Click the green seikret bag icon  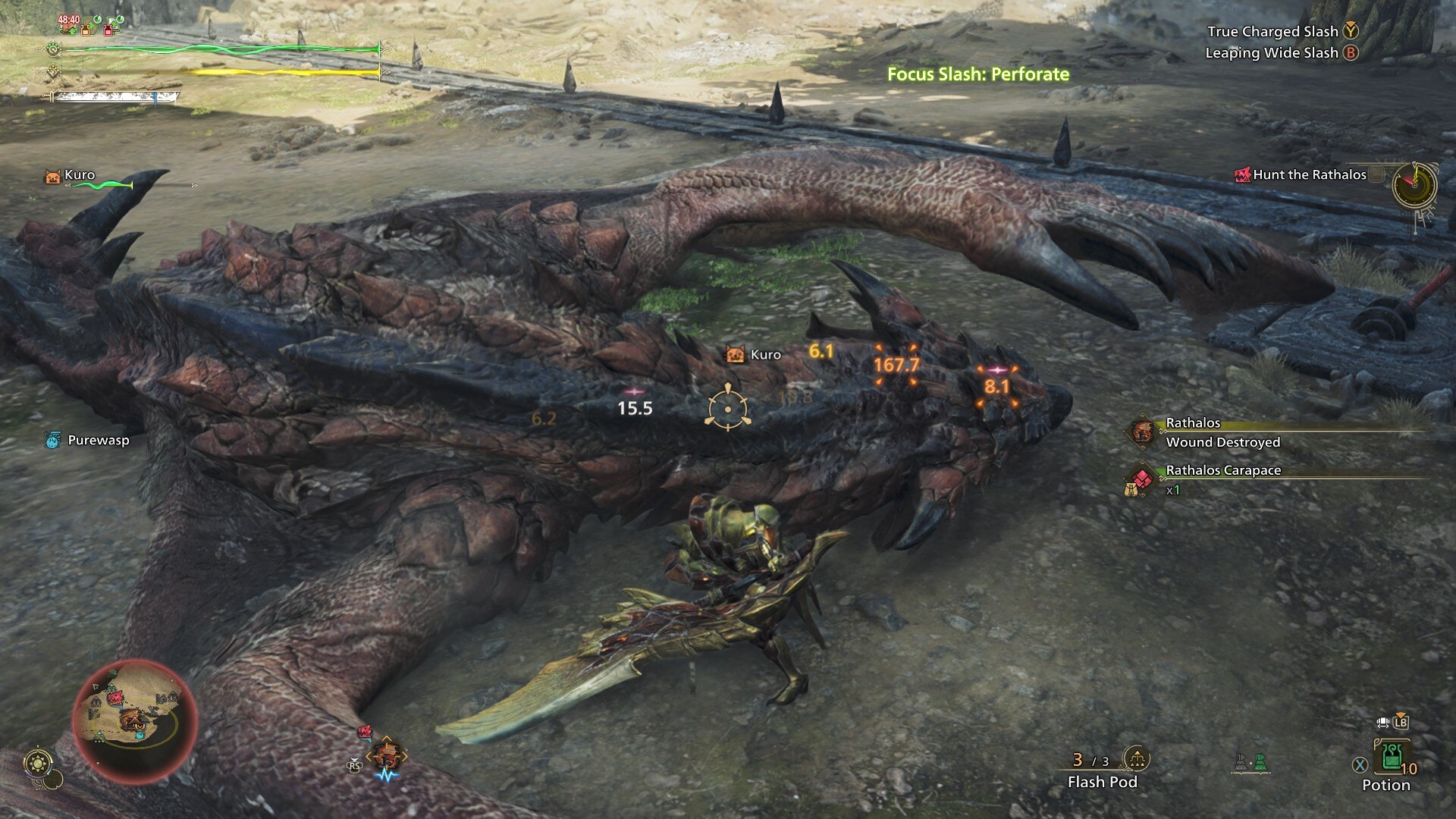point(1260,763)
